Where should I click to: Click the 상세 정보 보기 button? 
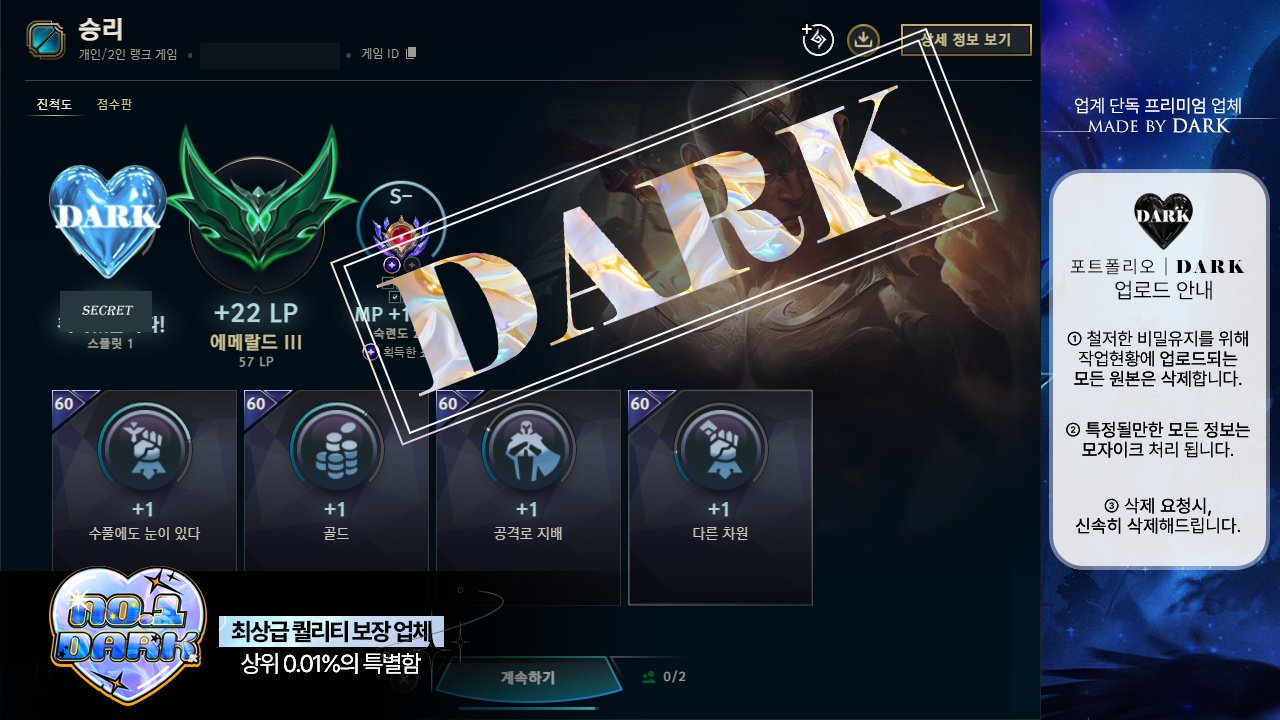[966, 40]
